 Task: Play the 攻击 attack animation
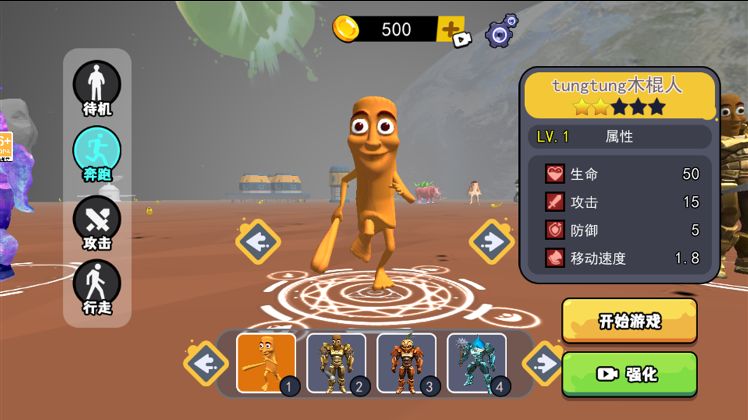[97, 219]
